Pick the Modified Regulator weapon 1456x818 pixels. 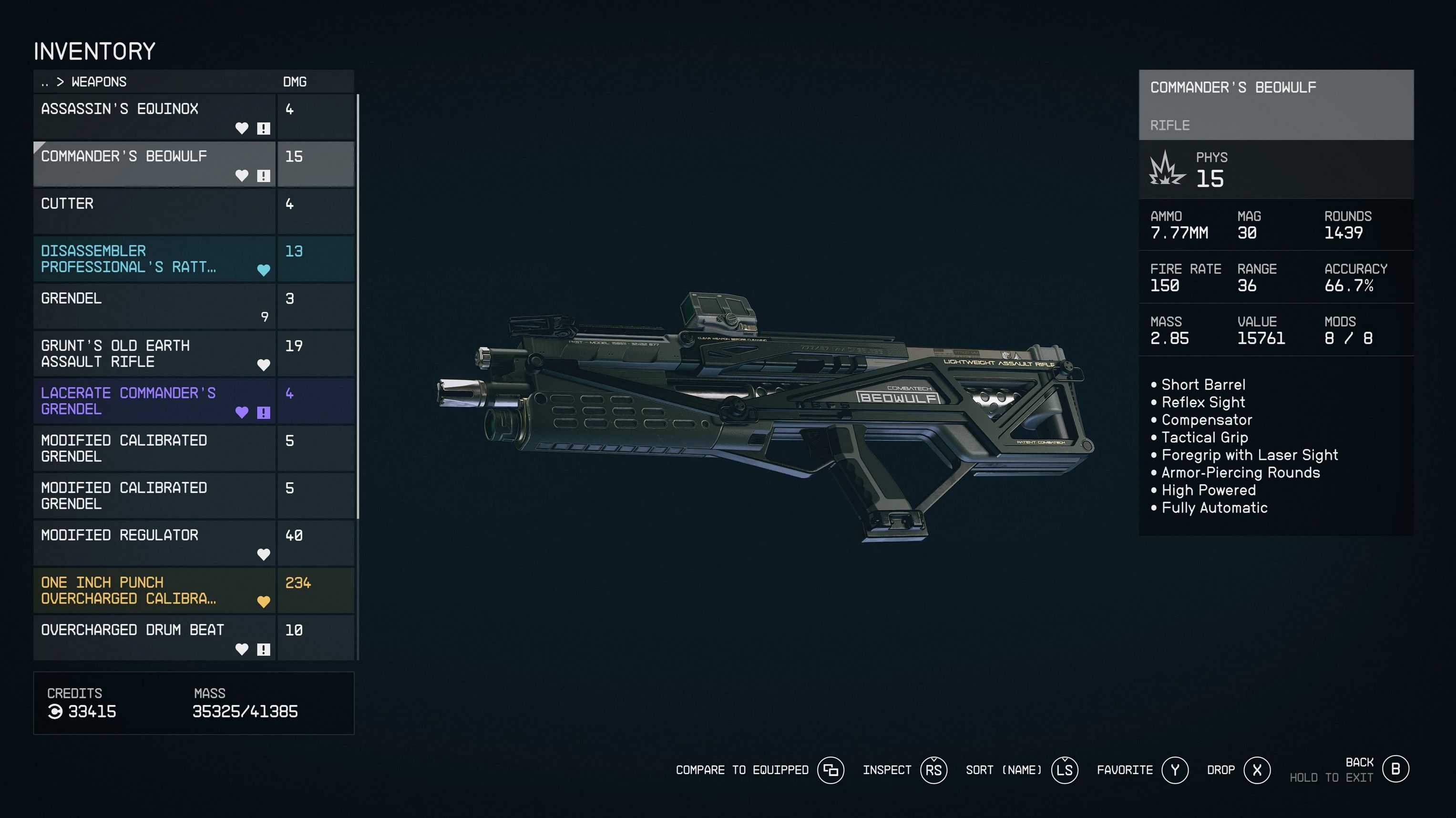click(154, 544)
